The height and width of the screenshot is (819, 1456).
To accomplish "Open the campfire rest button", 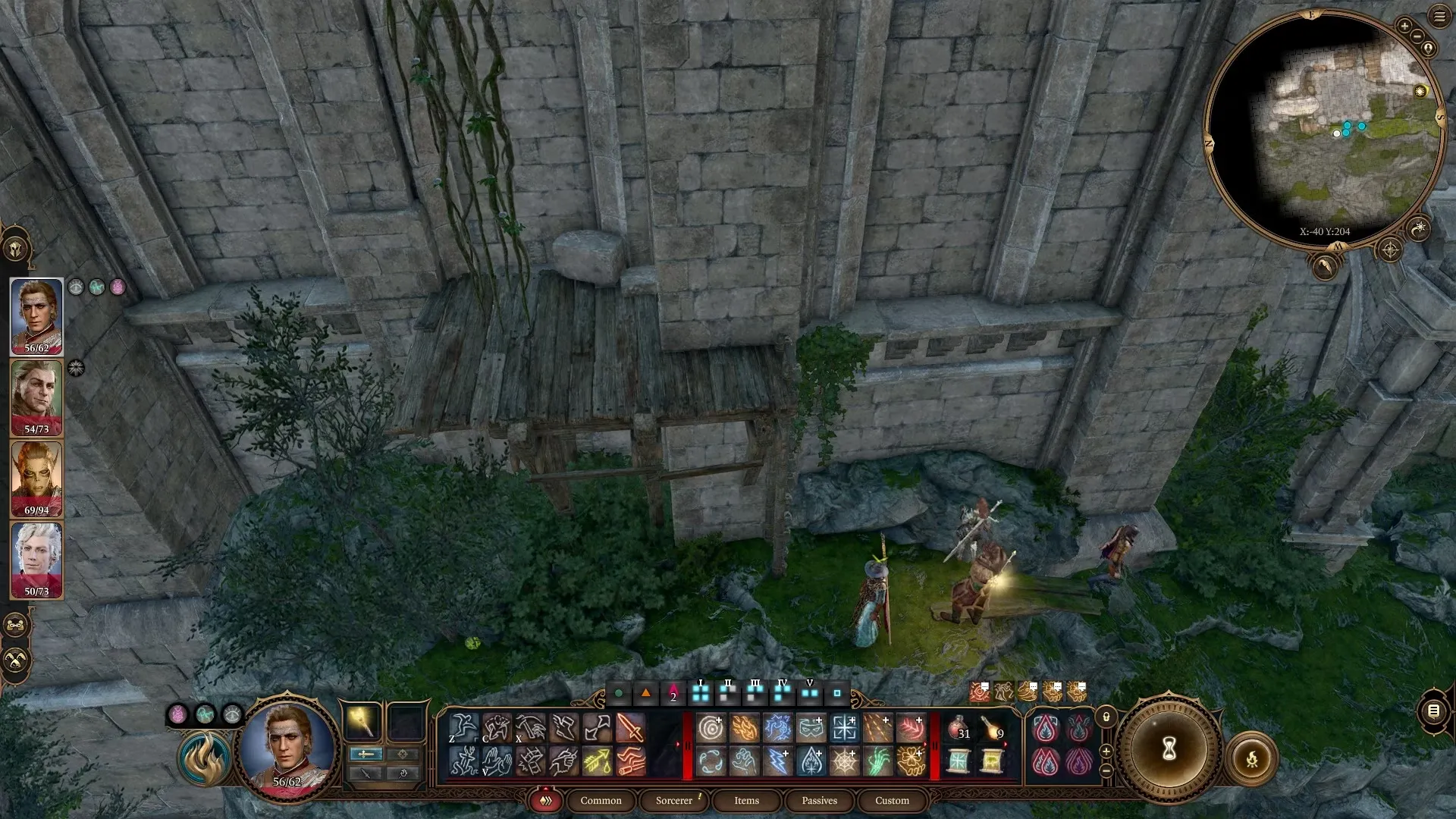I will pyautogui.click(x=1251, y=758).
